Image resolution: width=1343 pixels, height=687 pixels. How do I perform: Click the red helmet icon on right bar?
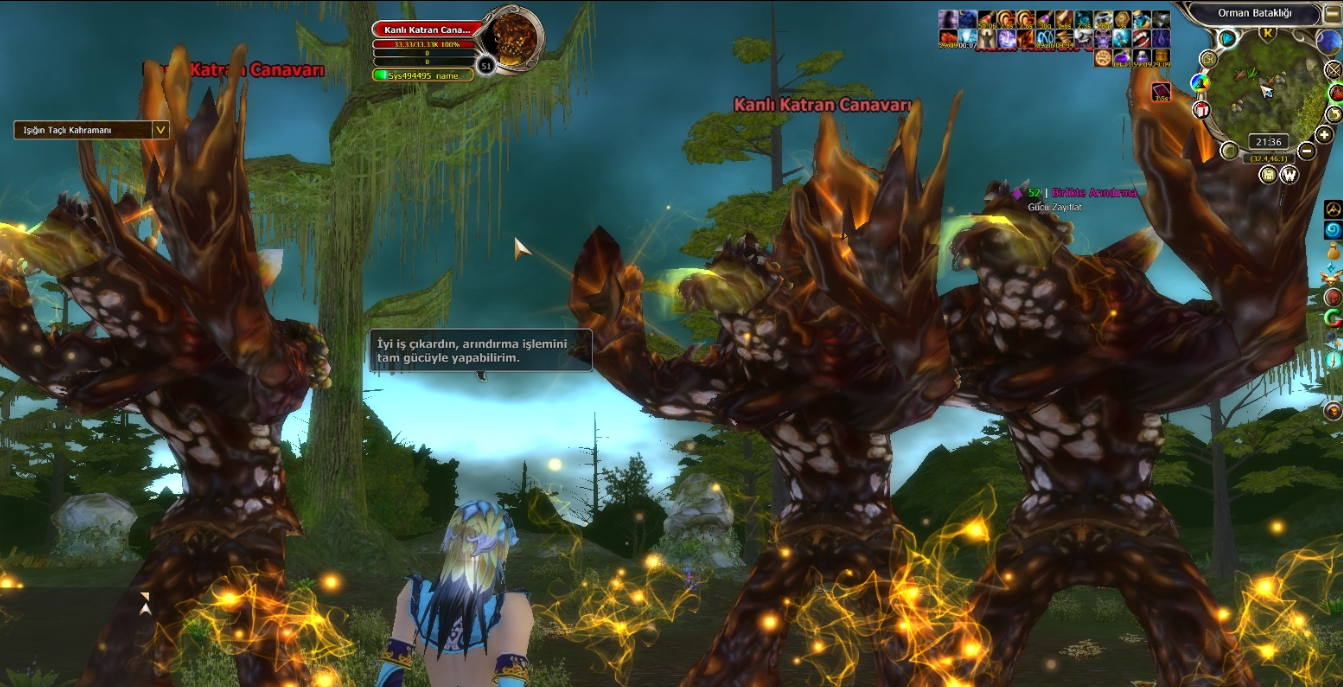coord(1332,297)
